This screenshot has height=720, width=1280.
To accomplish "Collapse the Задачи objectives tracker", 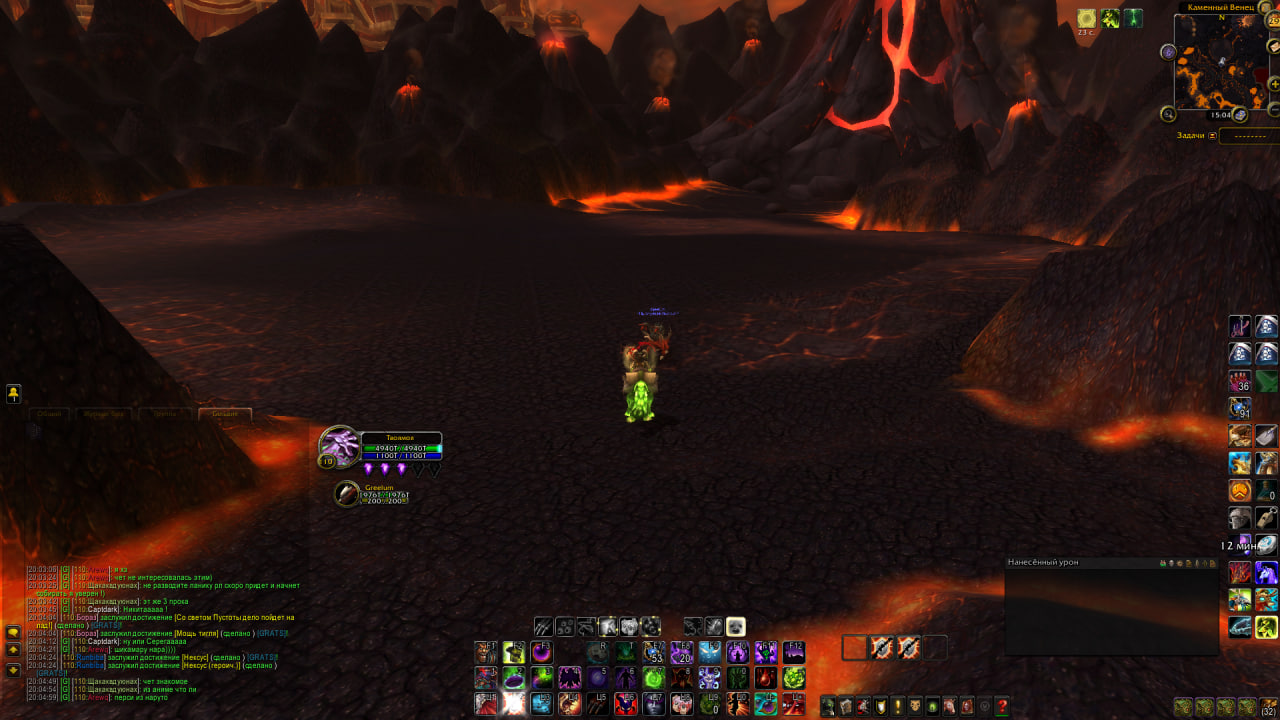I will 1212,135.
